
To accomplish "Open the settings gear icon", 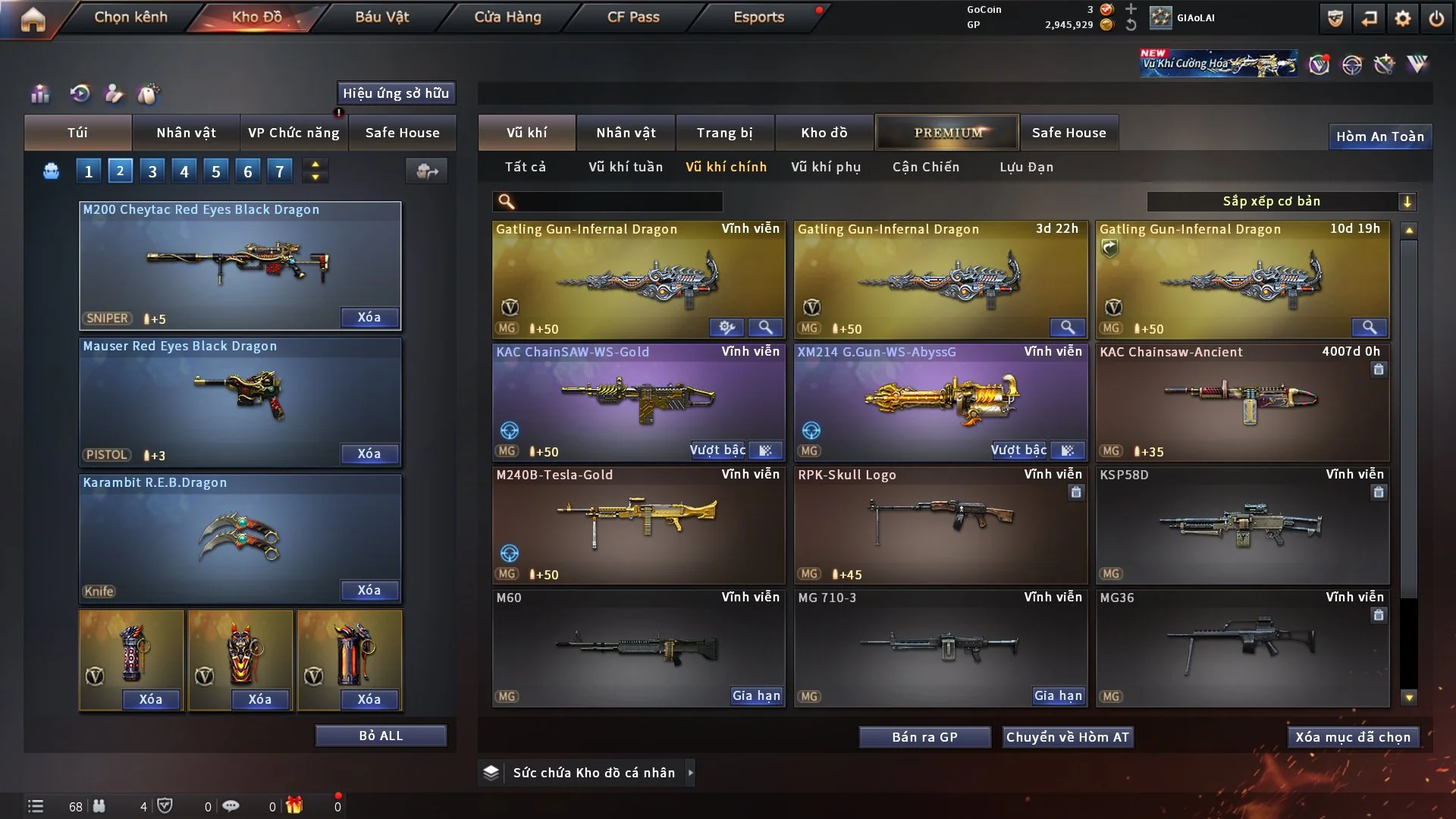I will click(1403, 18).
